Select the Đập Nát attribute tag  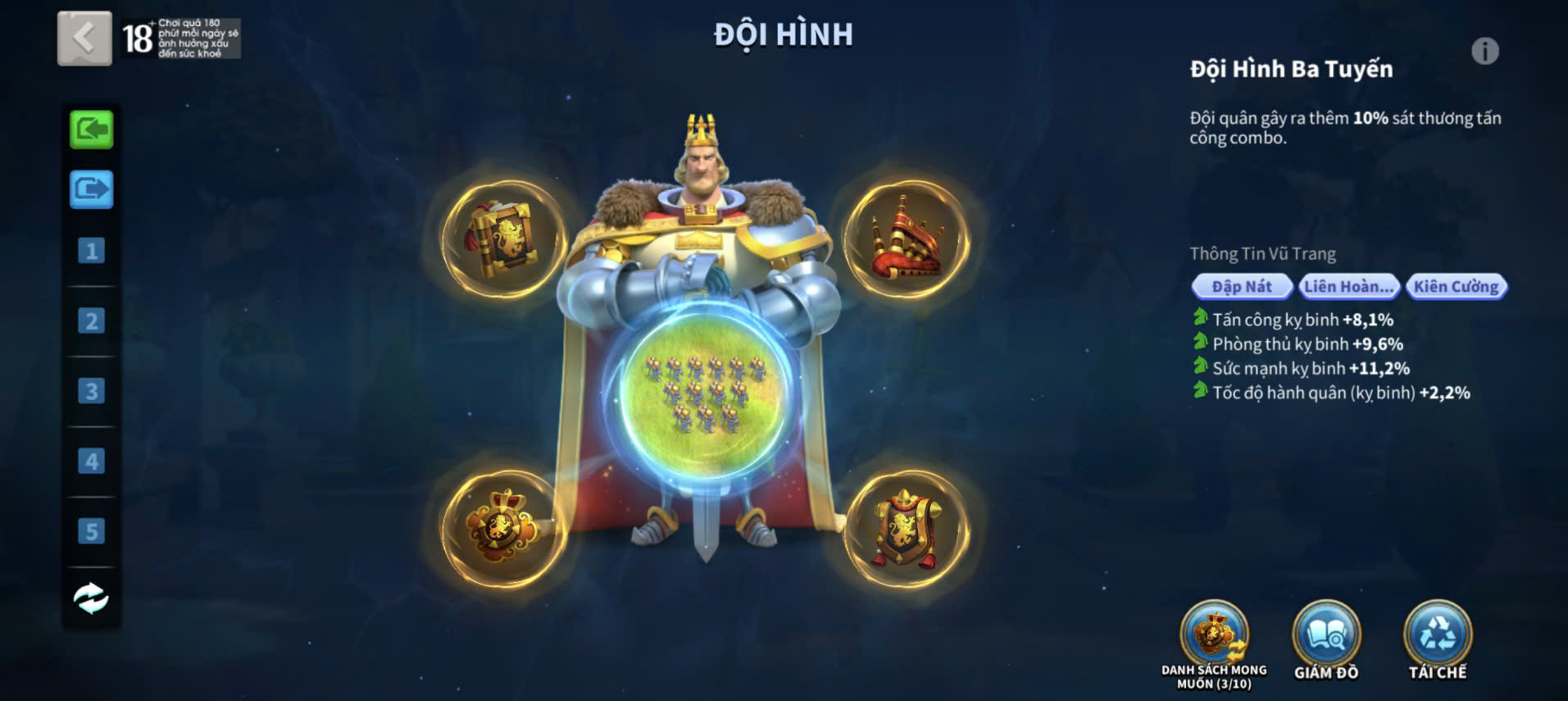coord(1241,286)
